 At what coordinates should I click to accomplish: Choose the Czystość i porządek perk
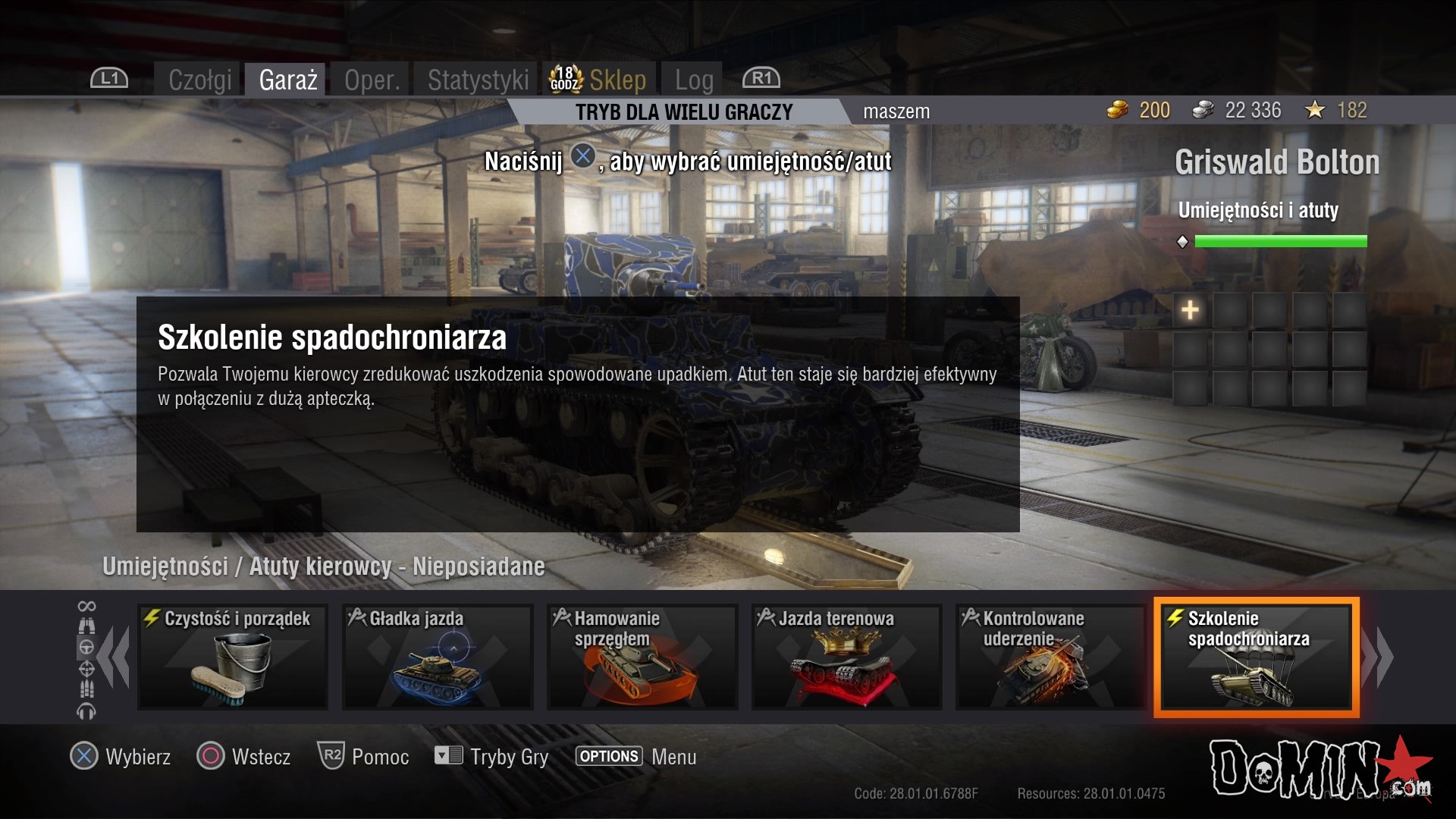[x=233, y=657]
